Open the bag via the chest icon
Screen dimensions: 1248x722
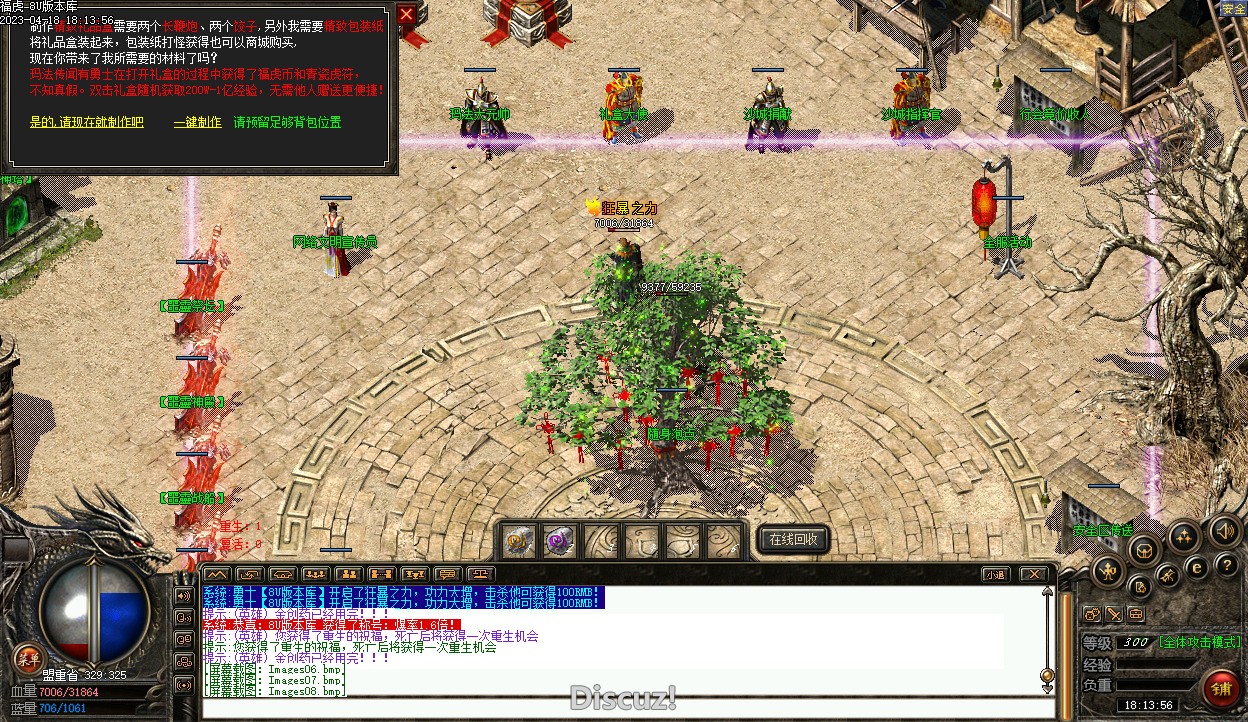(x=1143, y=549)
